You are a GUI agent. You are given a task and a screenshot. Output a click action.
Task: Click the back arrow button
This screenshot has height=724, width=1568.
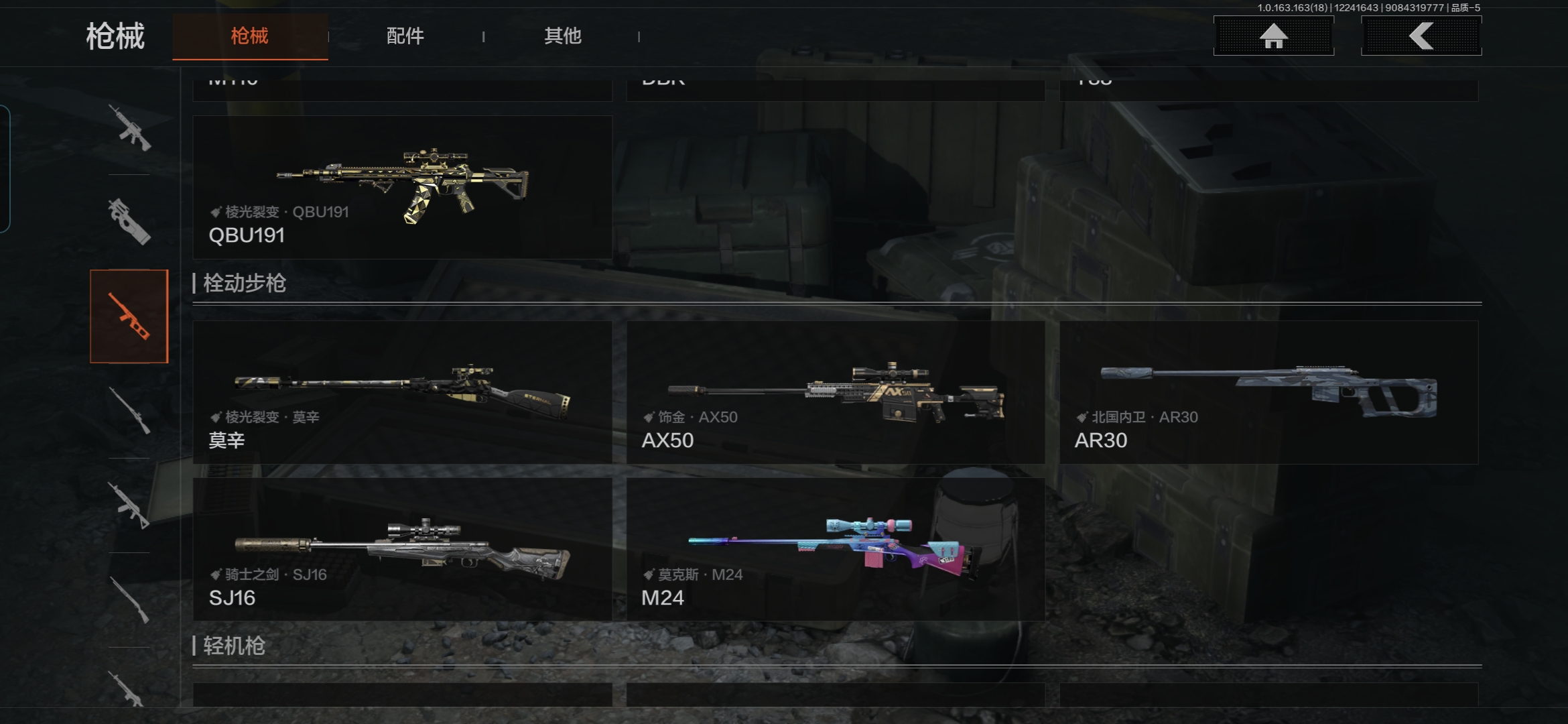coord(1421,36)
